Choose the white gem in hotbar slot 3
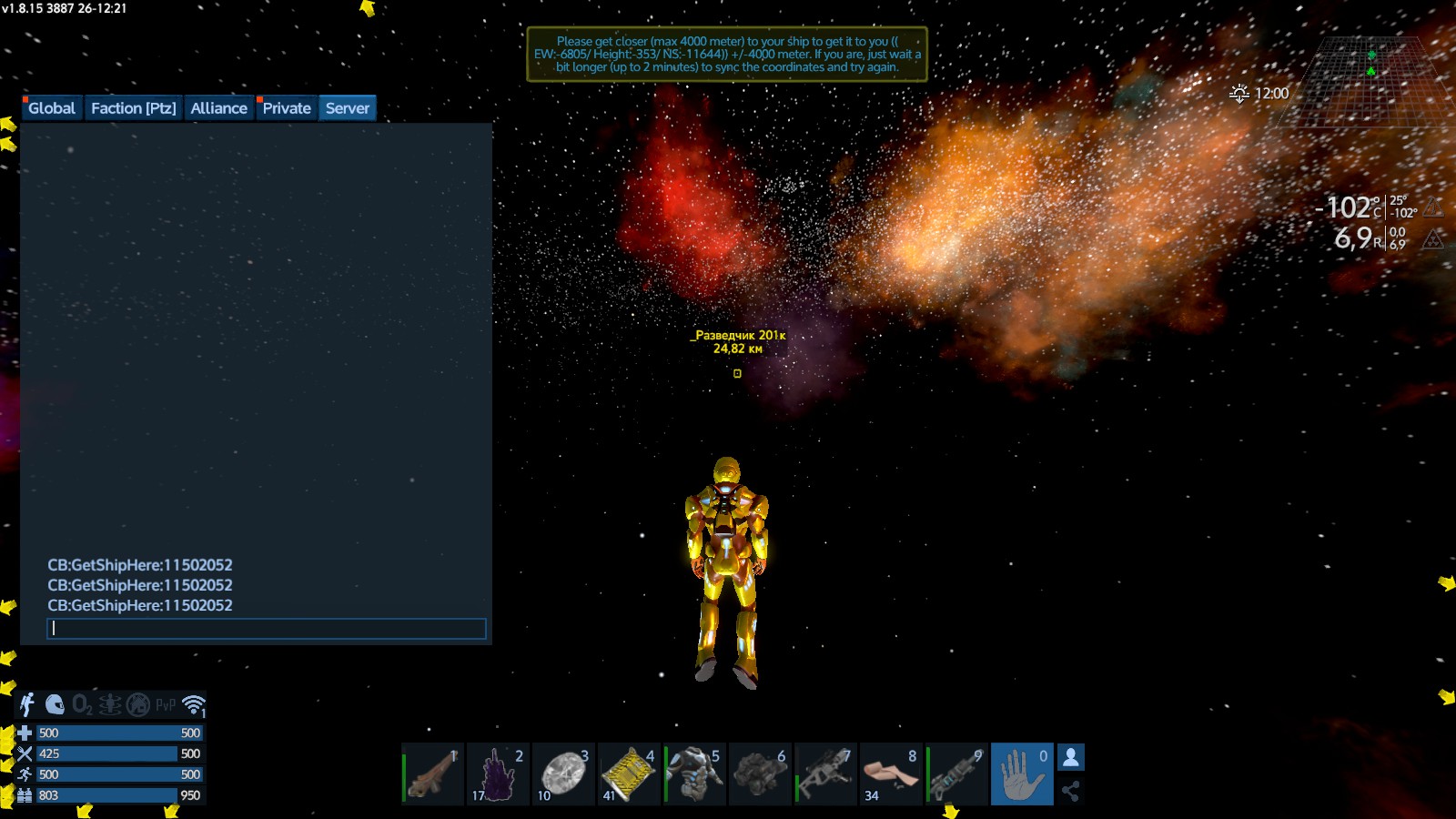Viewport: 1456px width, 819px height. 563,774
